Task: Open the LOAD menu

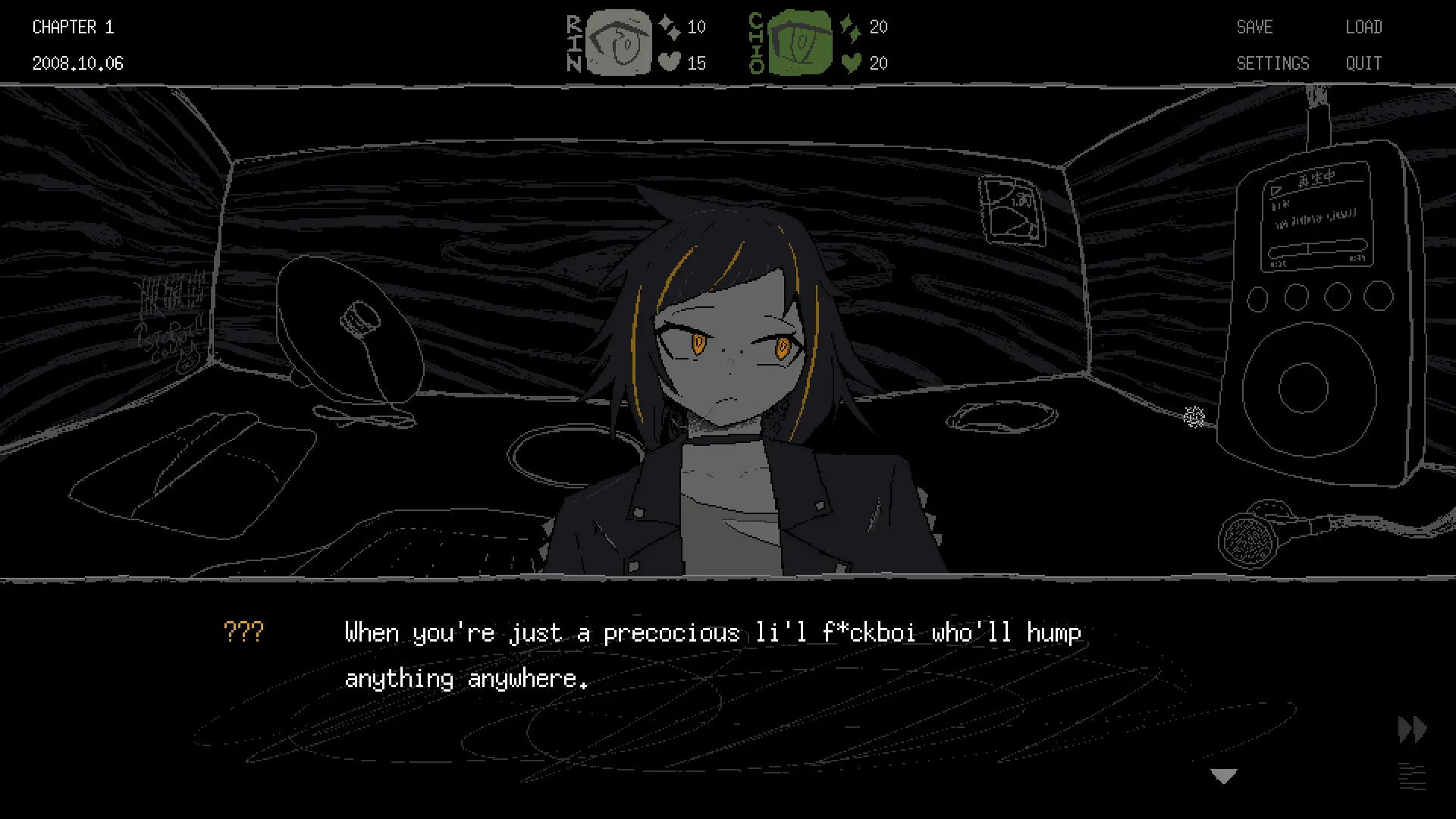Action: tap(1363, 27)
